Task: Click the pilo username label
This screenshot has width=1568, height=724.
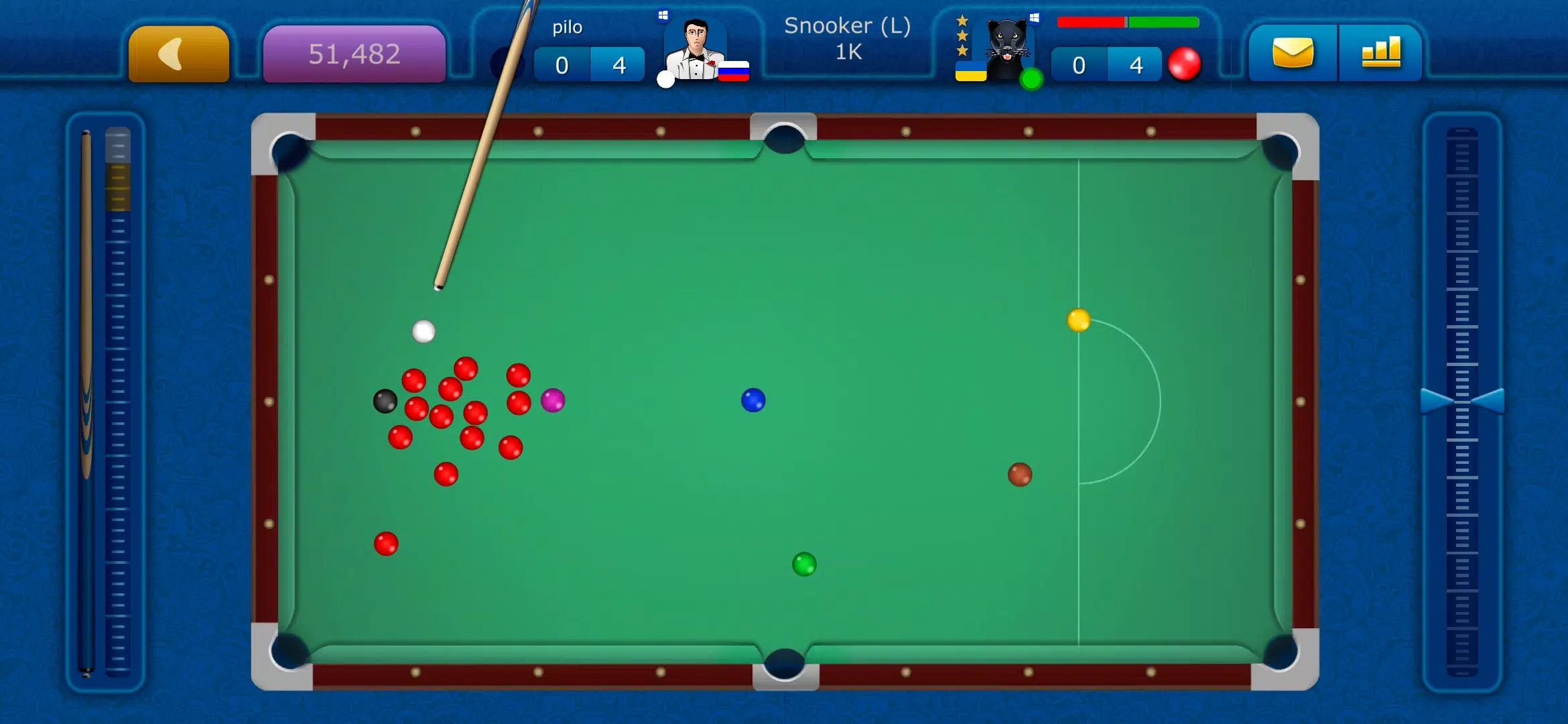Action: (566, 27)
